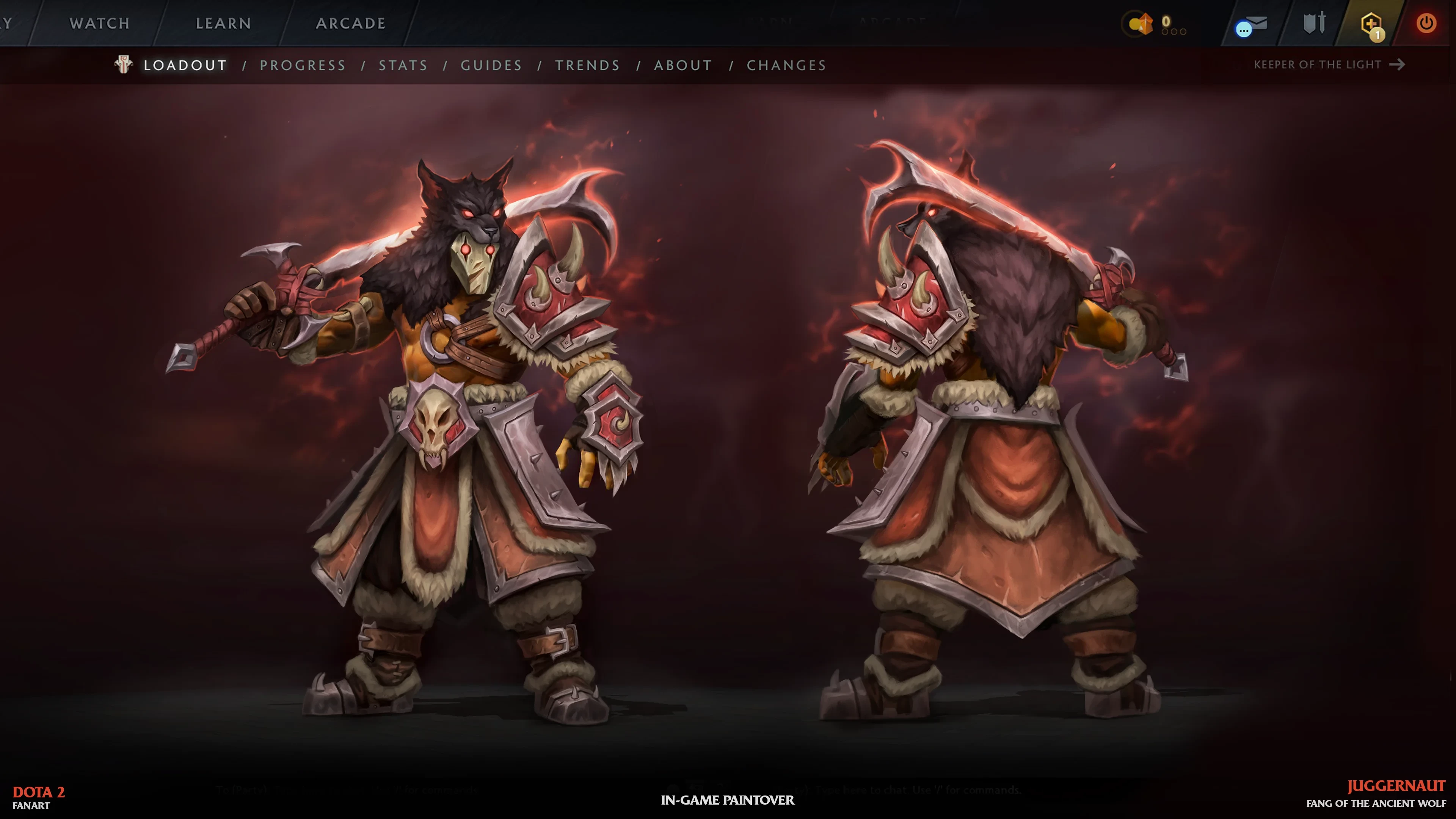Viewport: 1456px width, 819px height.
Task: Select the Loadout tab
Action: point(185,65)
